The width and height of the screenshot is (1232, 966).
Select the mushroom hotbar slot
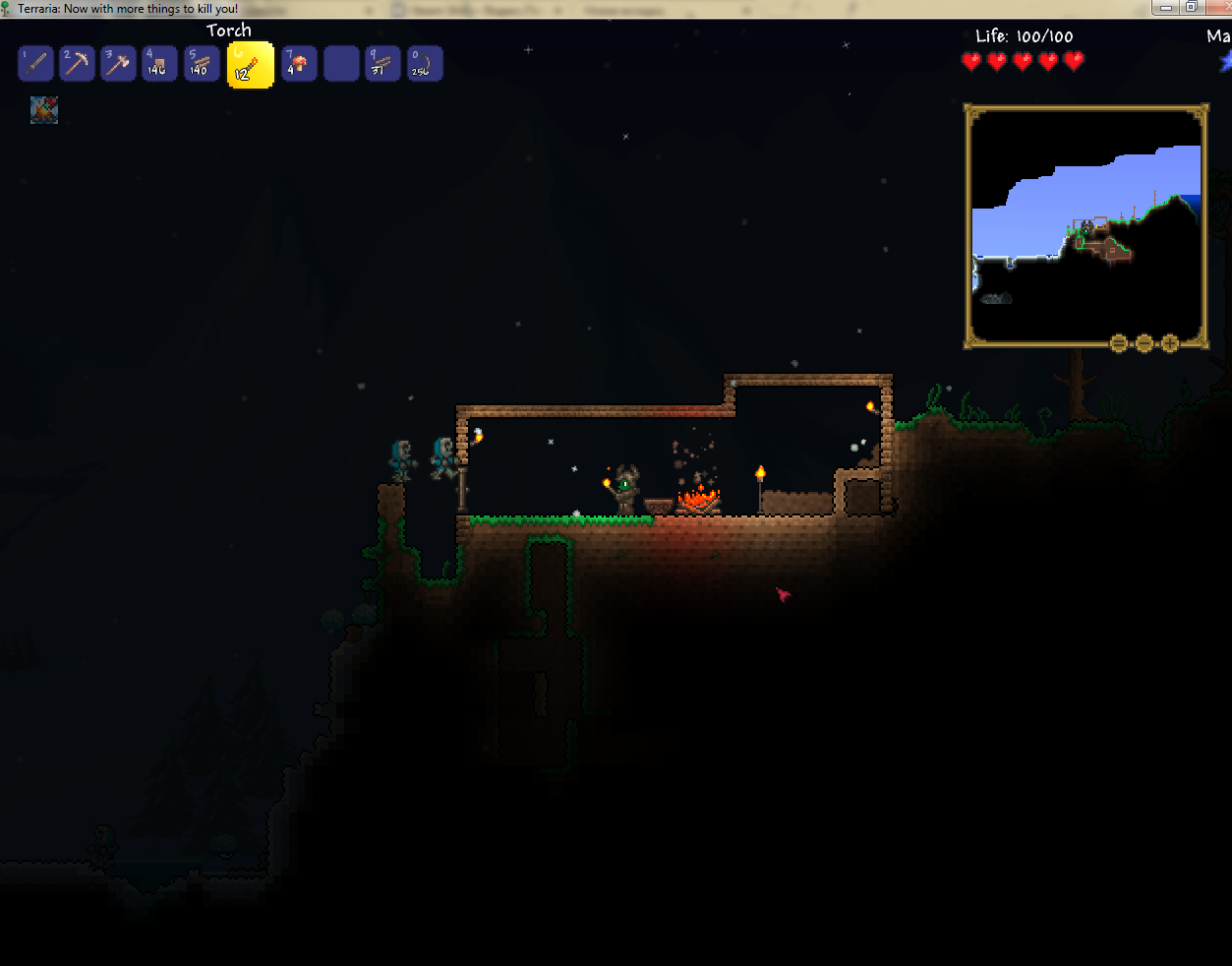tap(299, 65)
